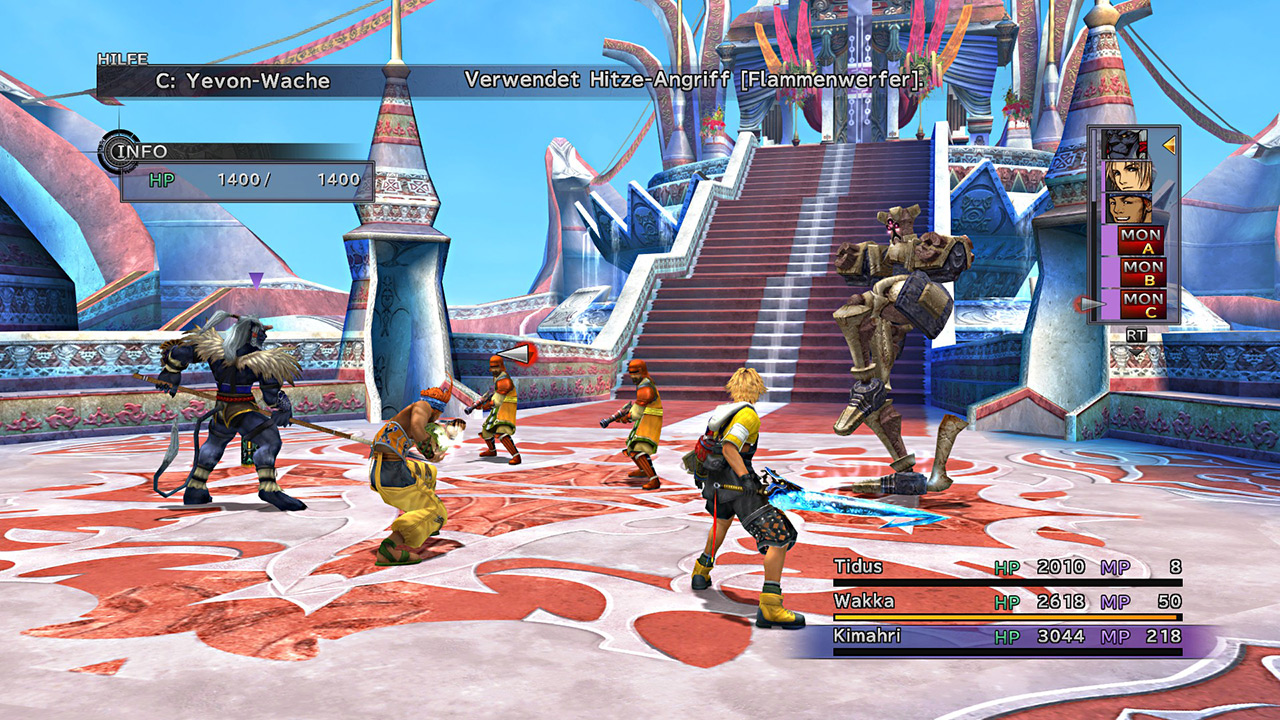
Task: Select Wakka's portrait in the turn order
Action: [x=1127, y=209]
